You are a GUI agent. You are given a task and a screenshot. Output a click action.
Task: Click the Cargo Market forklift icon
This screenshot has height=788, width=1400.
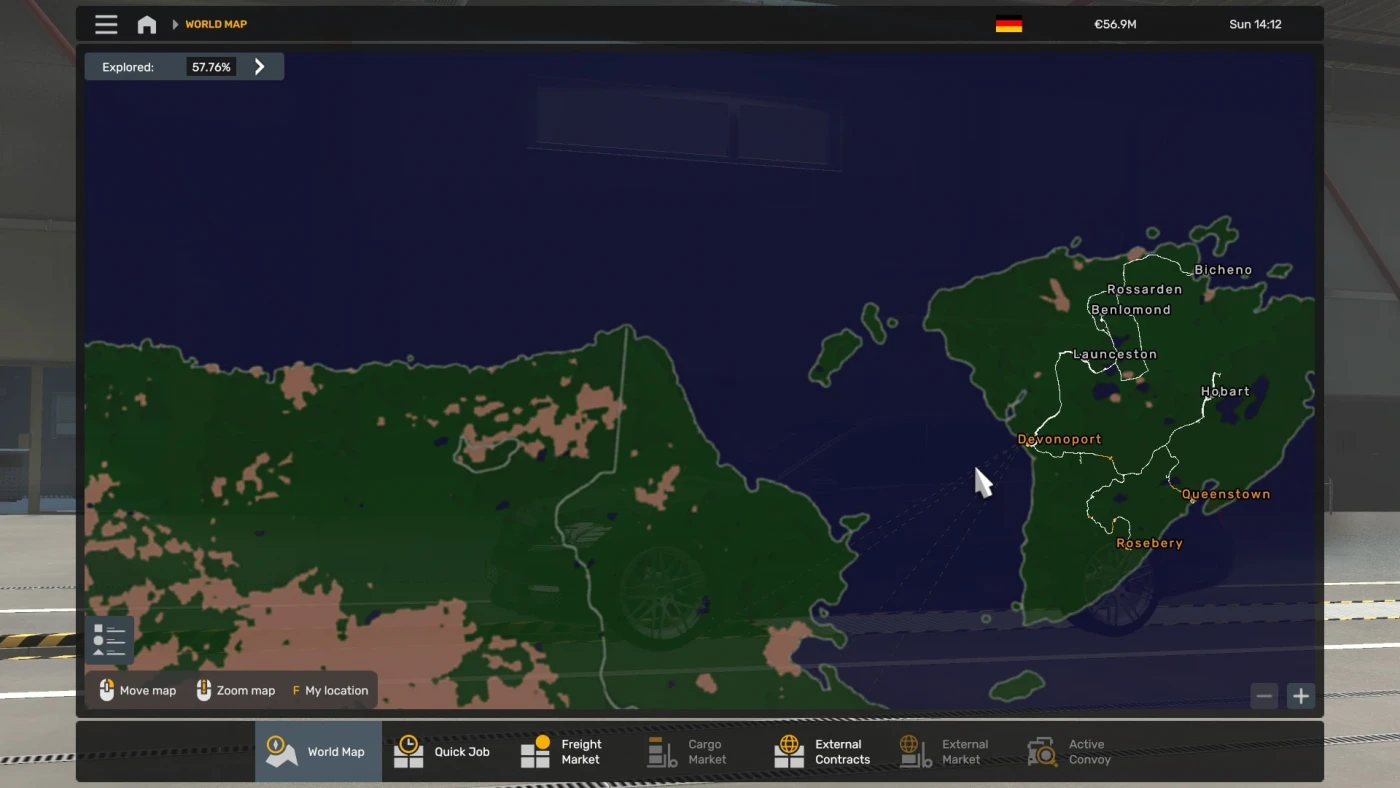[x=659, y=750]
